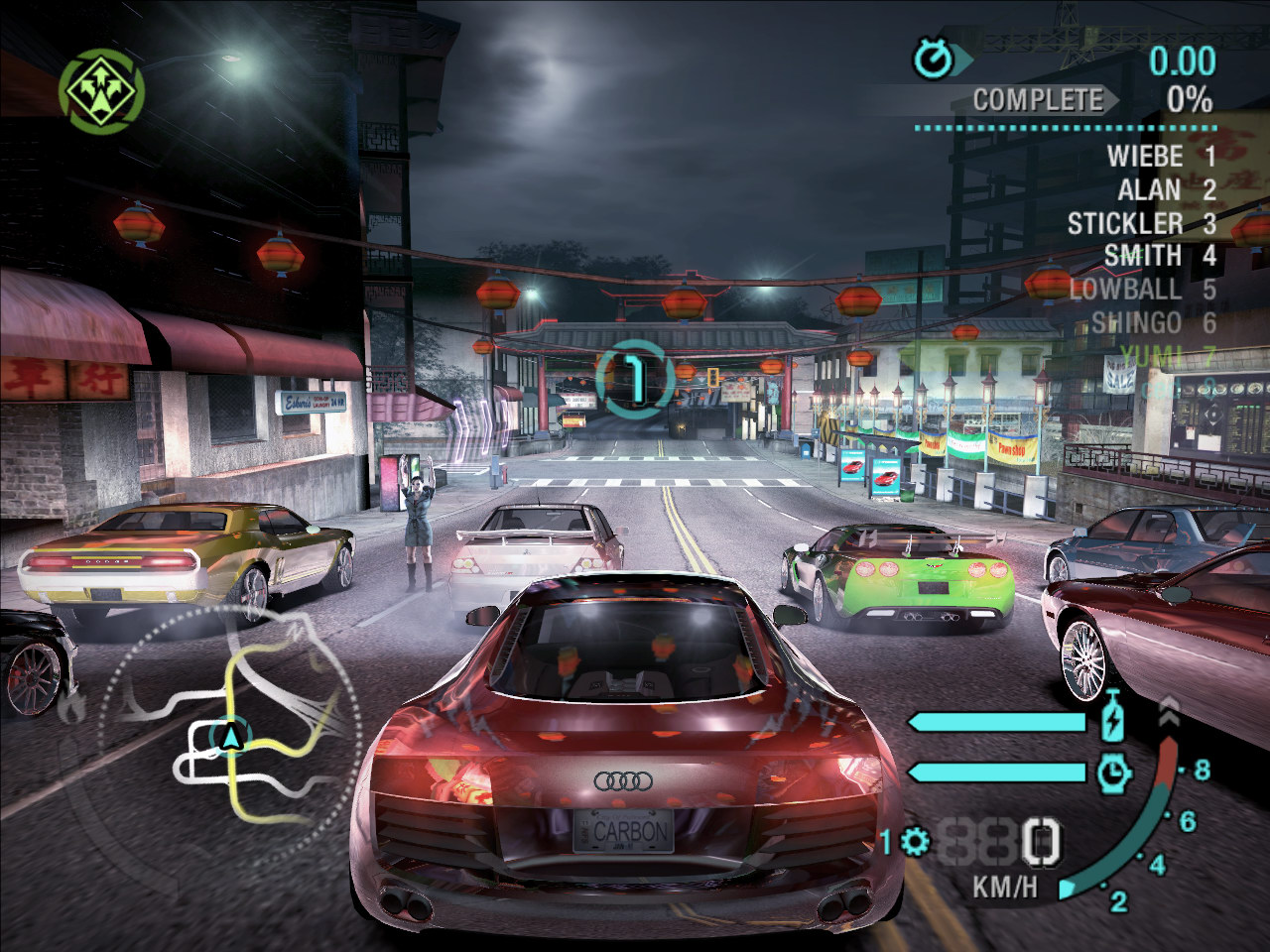Select the race timer stopwatch icon
The width and height of the screenshot is (1270, 952).
click(933, 59)
